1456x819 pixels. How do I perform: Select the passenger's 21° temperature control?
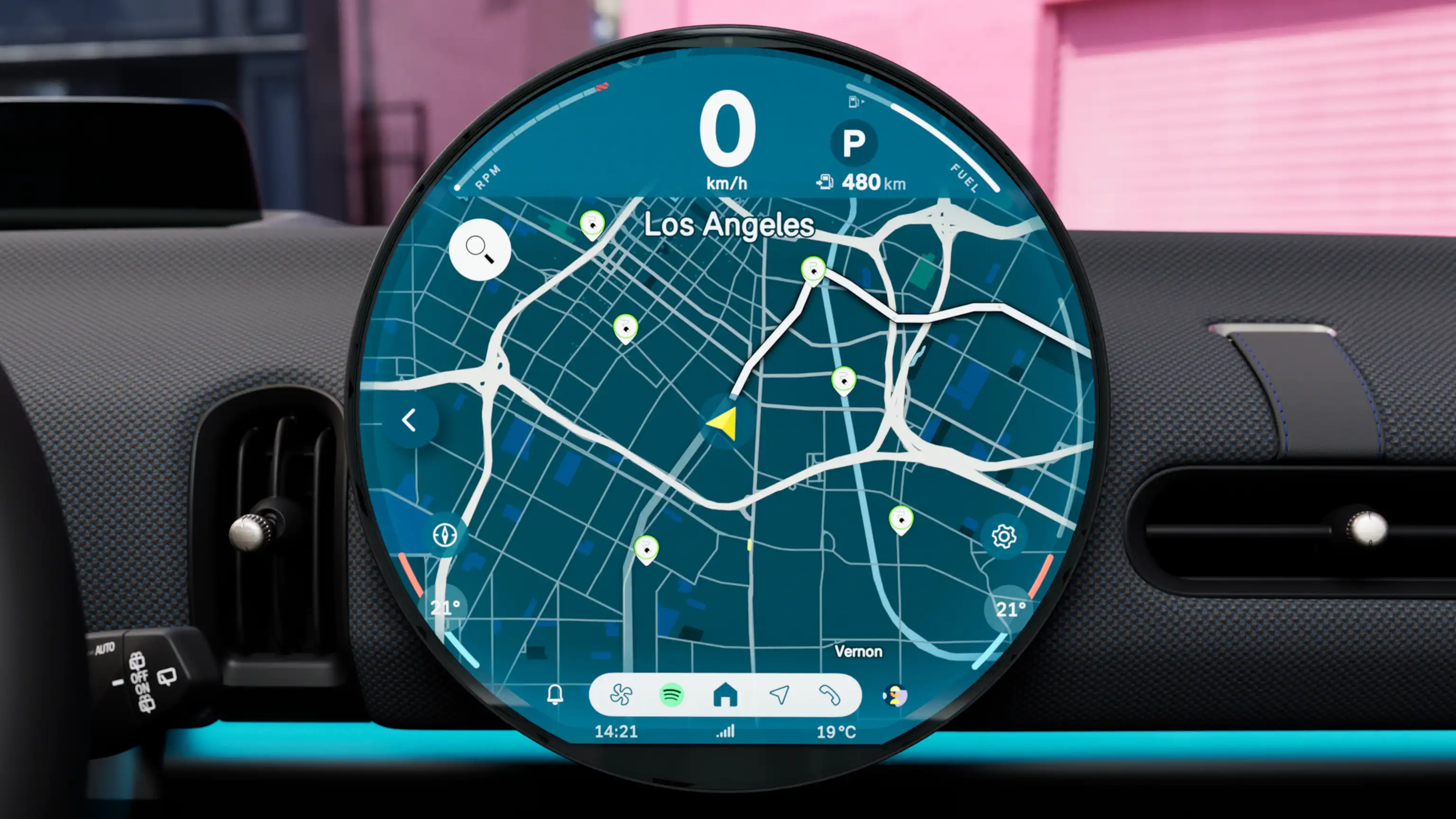pyautogui.click(x=1011, y=609)
